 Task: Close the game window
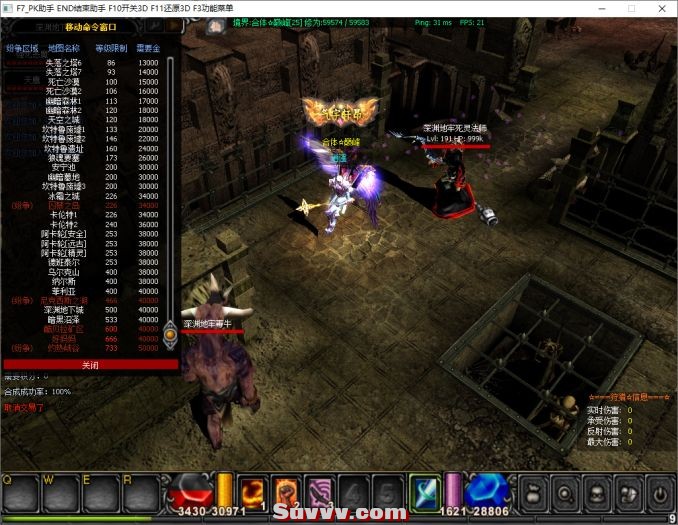pyautogui.click(x=659, y=7)
